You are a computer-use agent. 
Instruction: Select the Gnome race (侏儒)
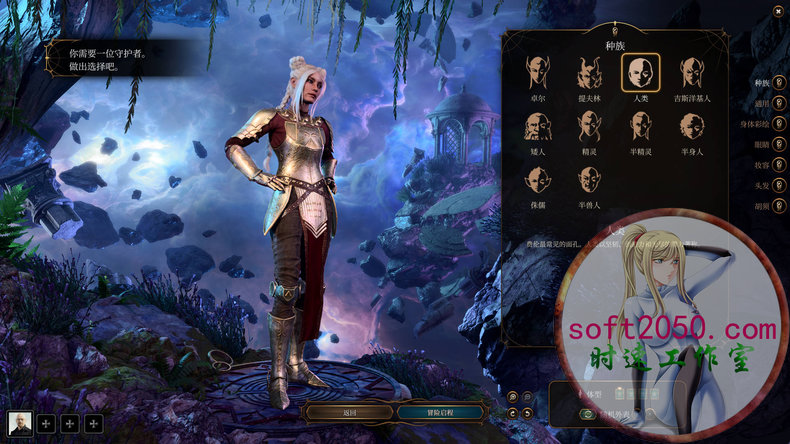pos(538,181)
